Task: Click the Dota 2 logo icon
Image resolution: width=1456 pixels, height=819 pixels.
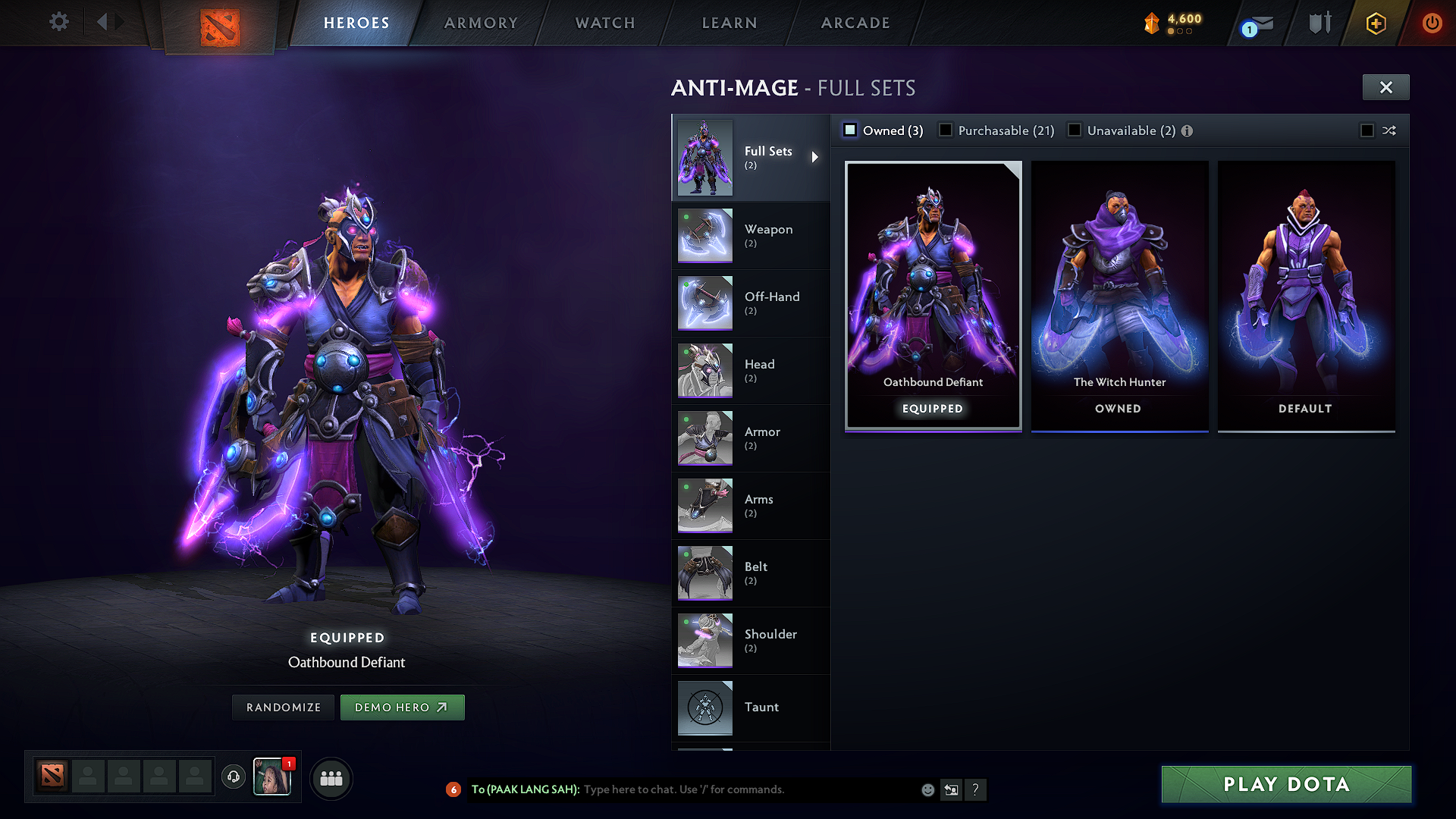Action: 219,24
